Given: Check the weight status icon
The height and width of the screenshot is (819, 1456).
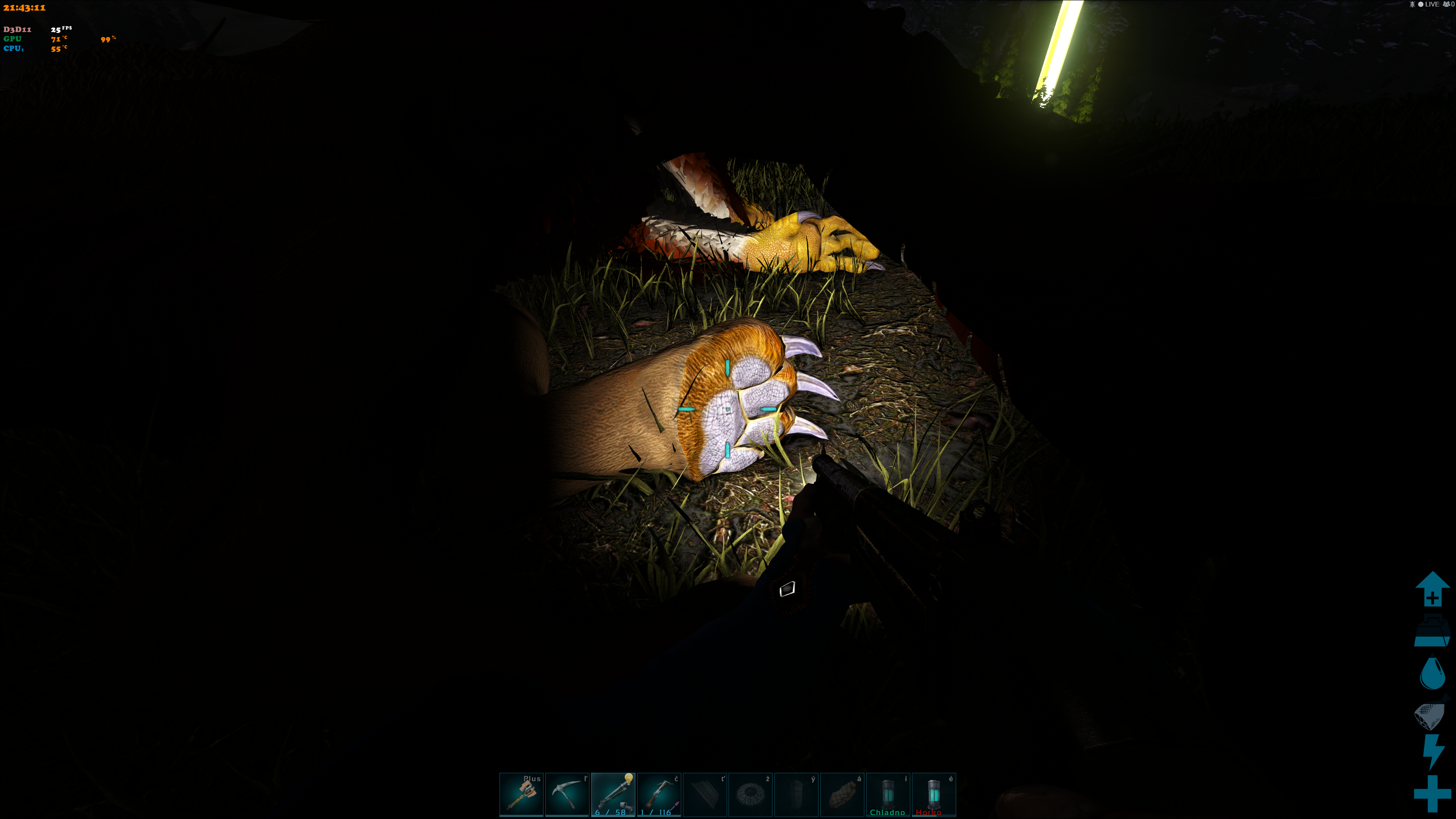Looking at the screenshot, I should (1432, 632).
